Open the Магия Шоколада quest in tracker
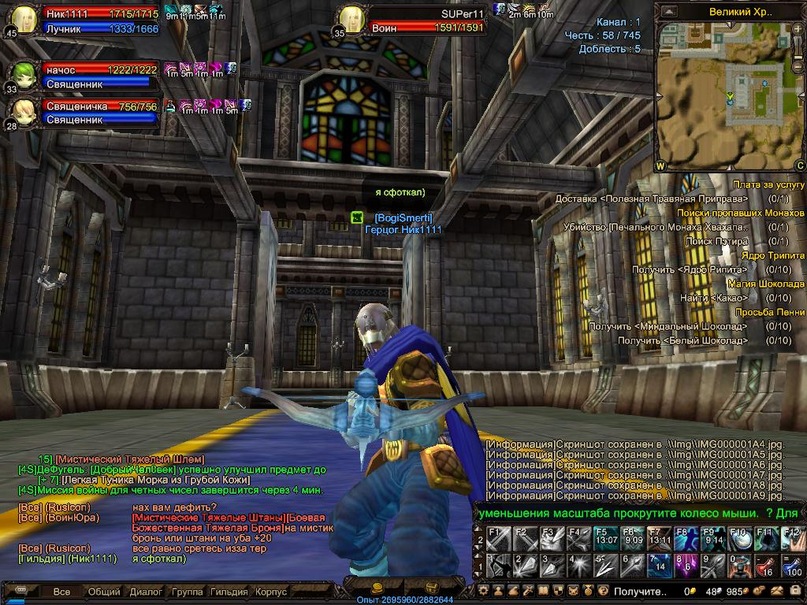The height and width of the screenshot is (605, 807). tap(765, 283)
